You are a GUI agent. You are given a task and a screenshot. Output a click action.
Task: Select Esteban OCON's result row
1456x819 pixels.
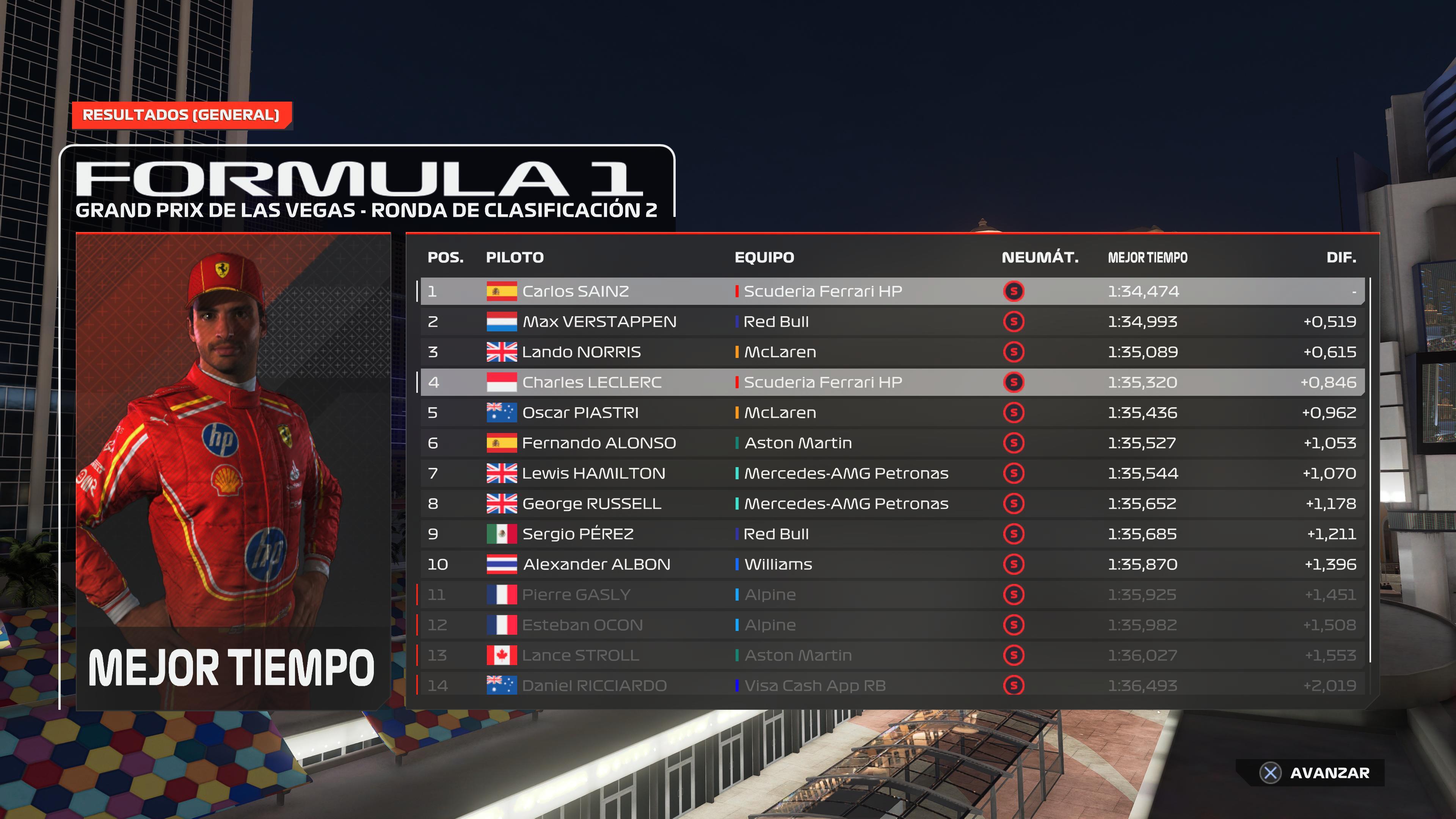click(x=892, y=625)
